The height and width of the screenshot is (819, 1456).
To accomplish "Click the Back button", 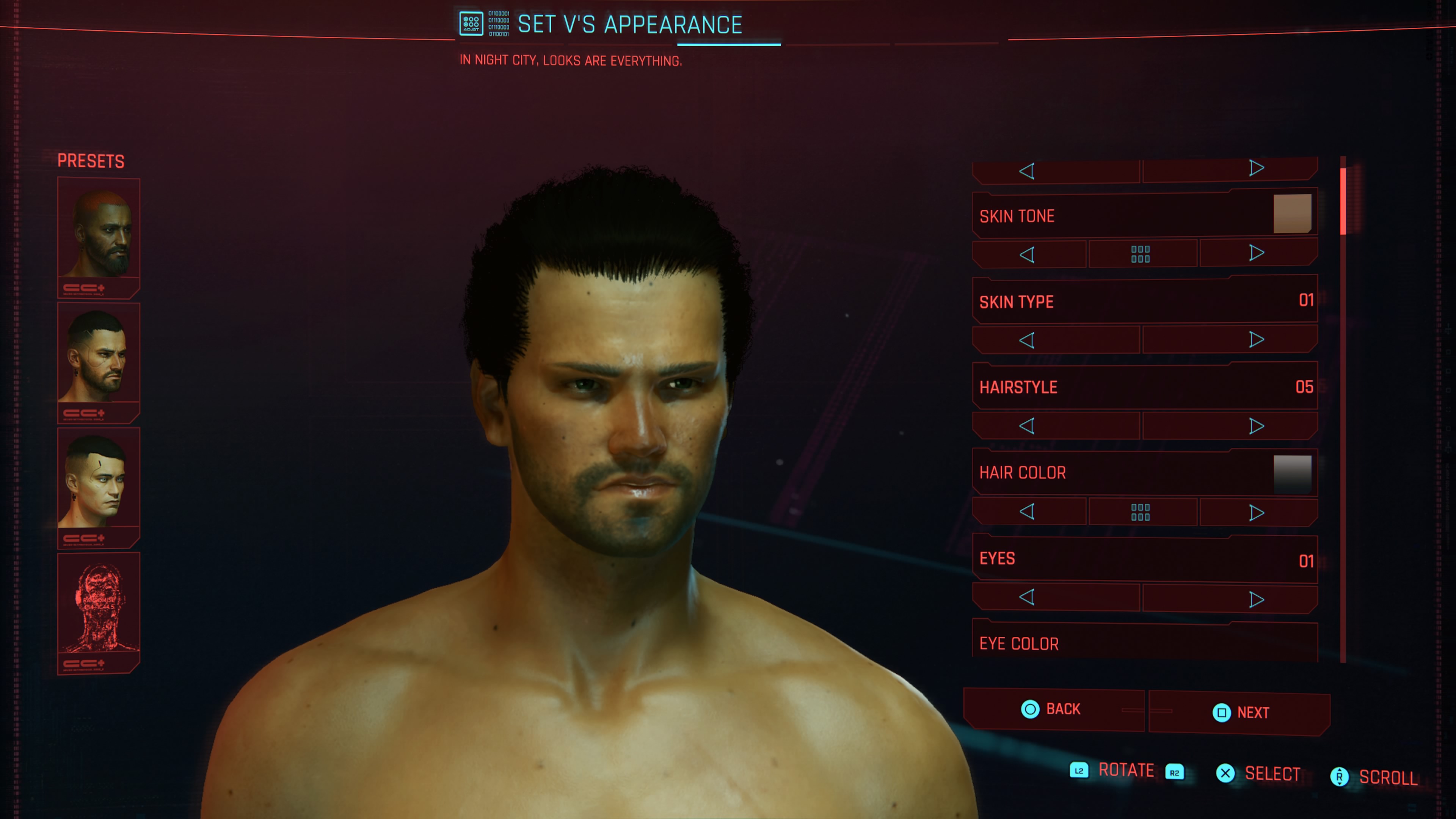I will pyautogui.click(x=1053, y=709).
